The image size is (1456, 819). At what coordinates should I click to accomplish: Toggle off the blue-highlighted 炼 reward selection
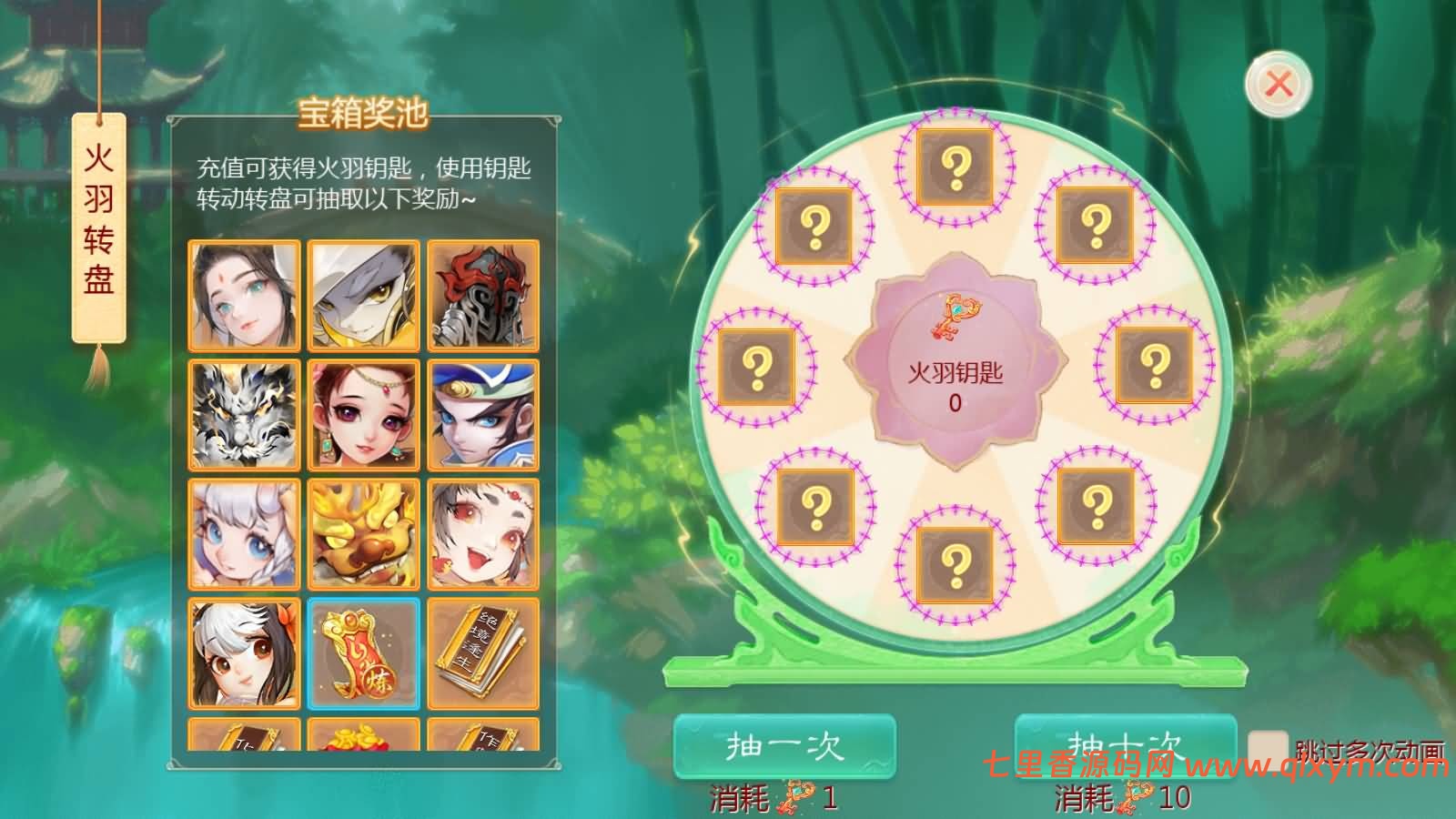pos(363,654)
